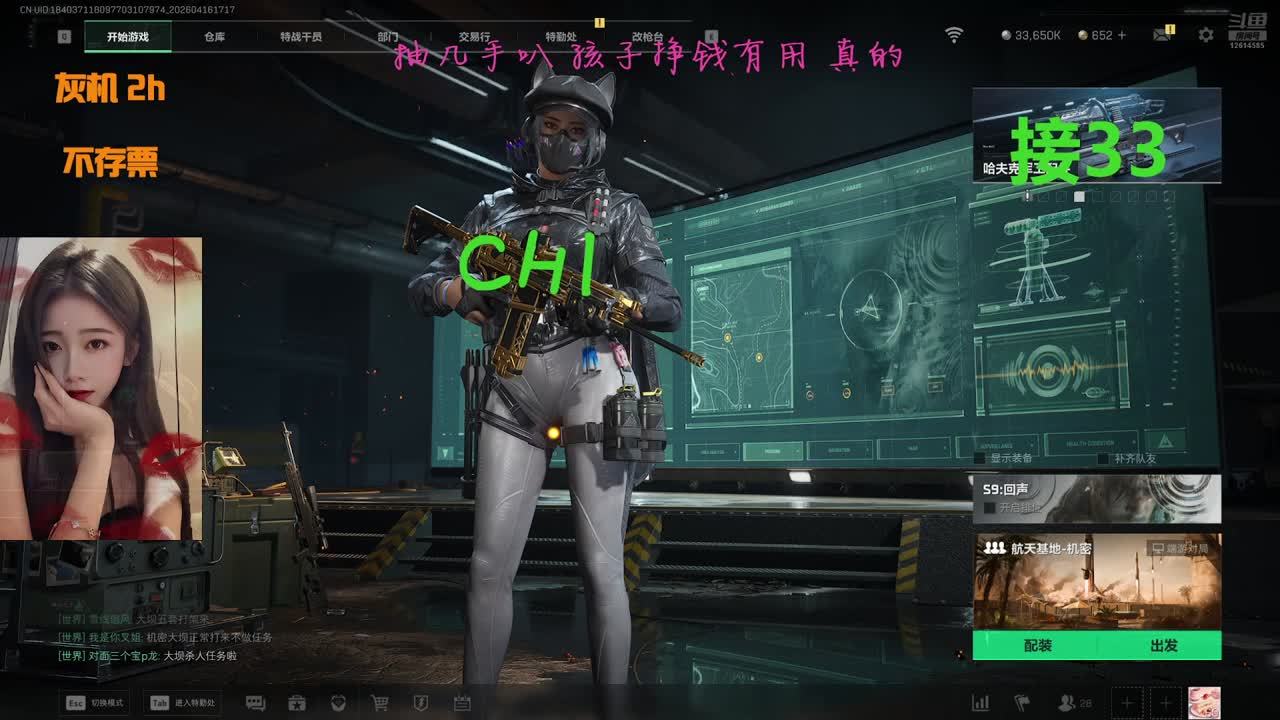Open the 交易行 trading tab

(x=474, y=37)
